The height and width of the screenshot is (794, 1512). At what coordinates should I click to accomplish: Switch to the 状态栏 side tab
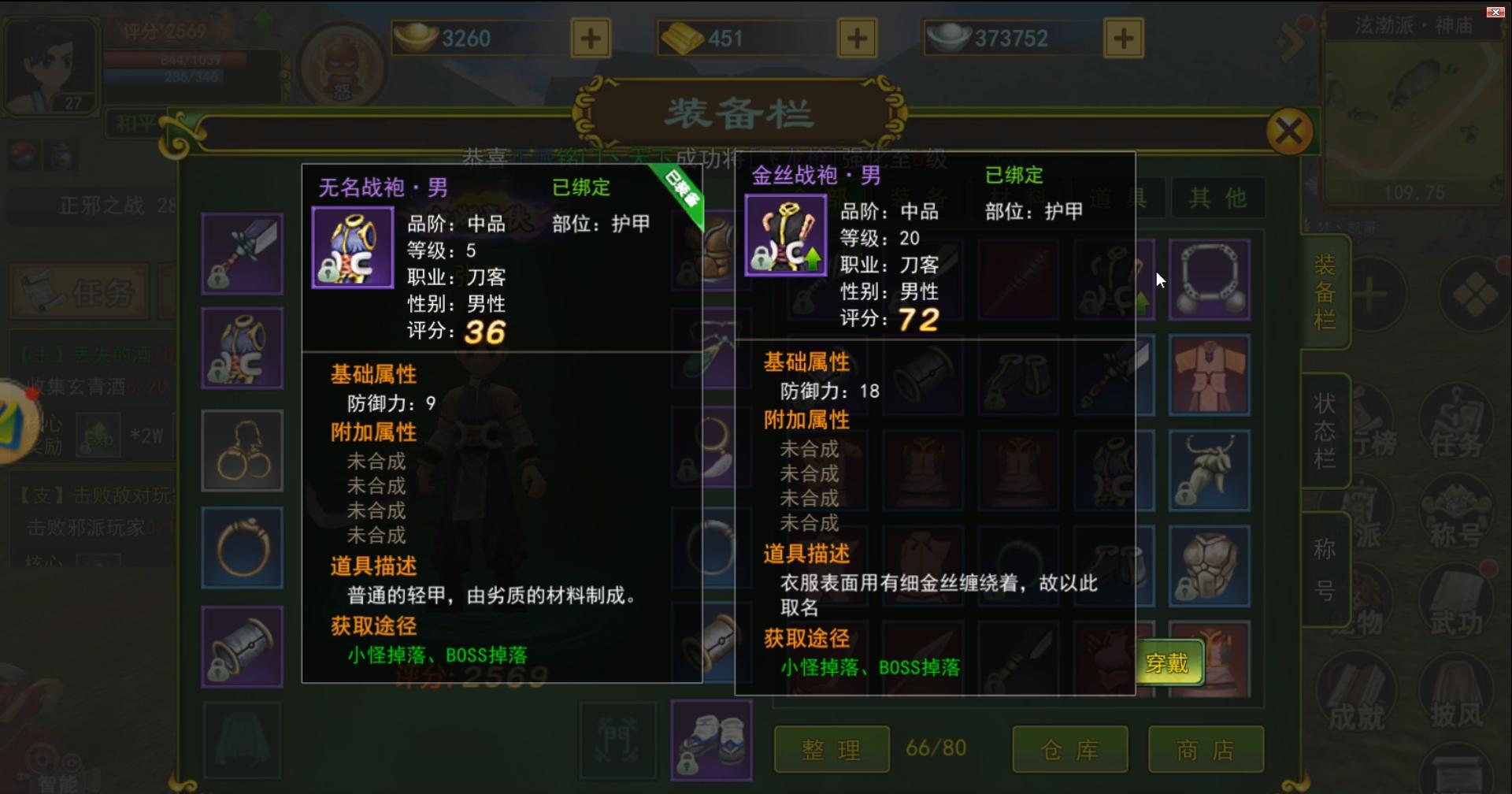(1325, 429)
